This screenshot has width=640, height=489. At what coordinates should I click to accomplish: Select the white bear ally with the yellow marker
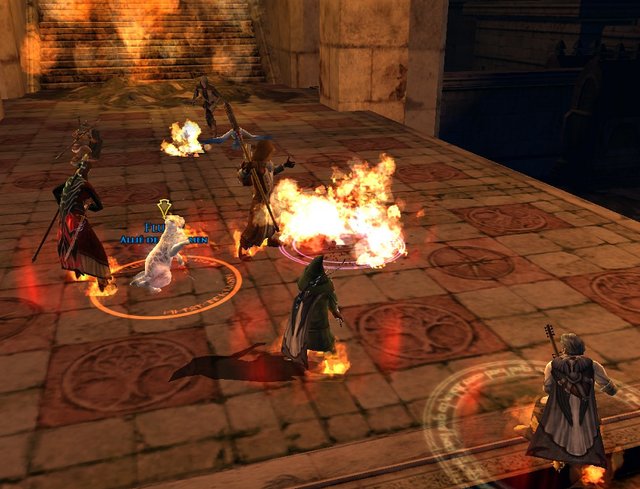point(162,257)
